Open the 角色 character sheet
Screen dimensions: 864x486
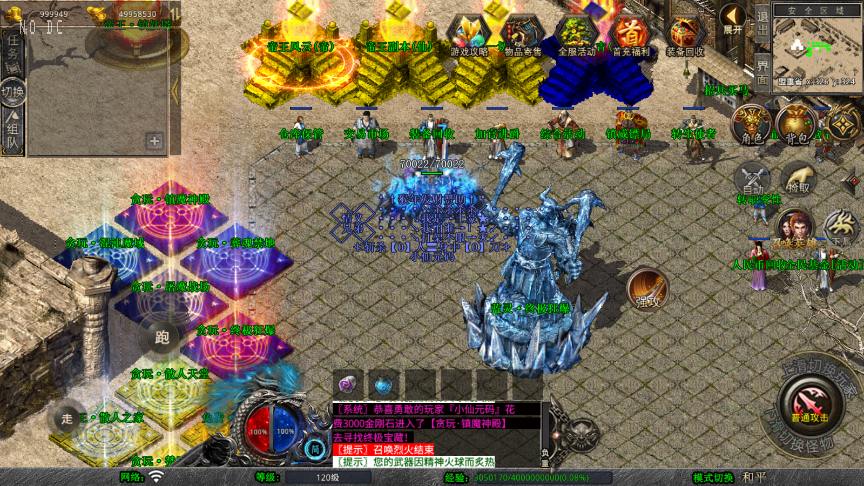749,123
